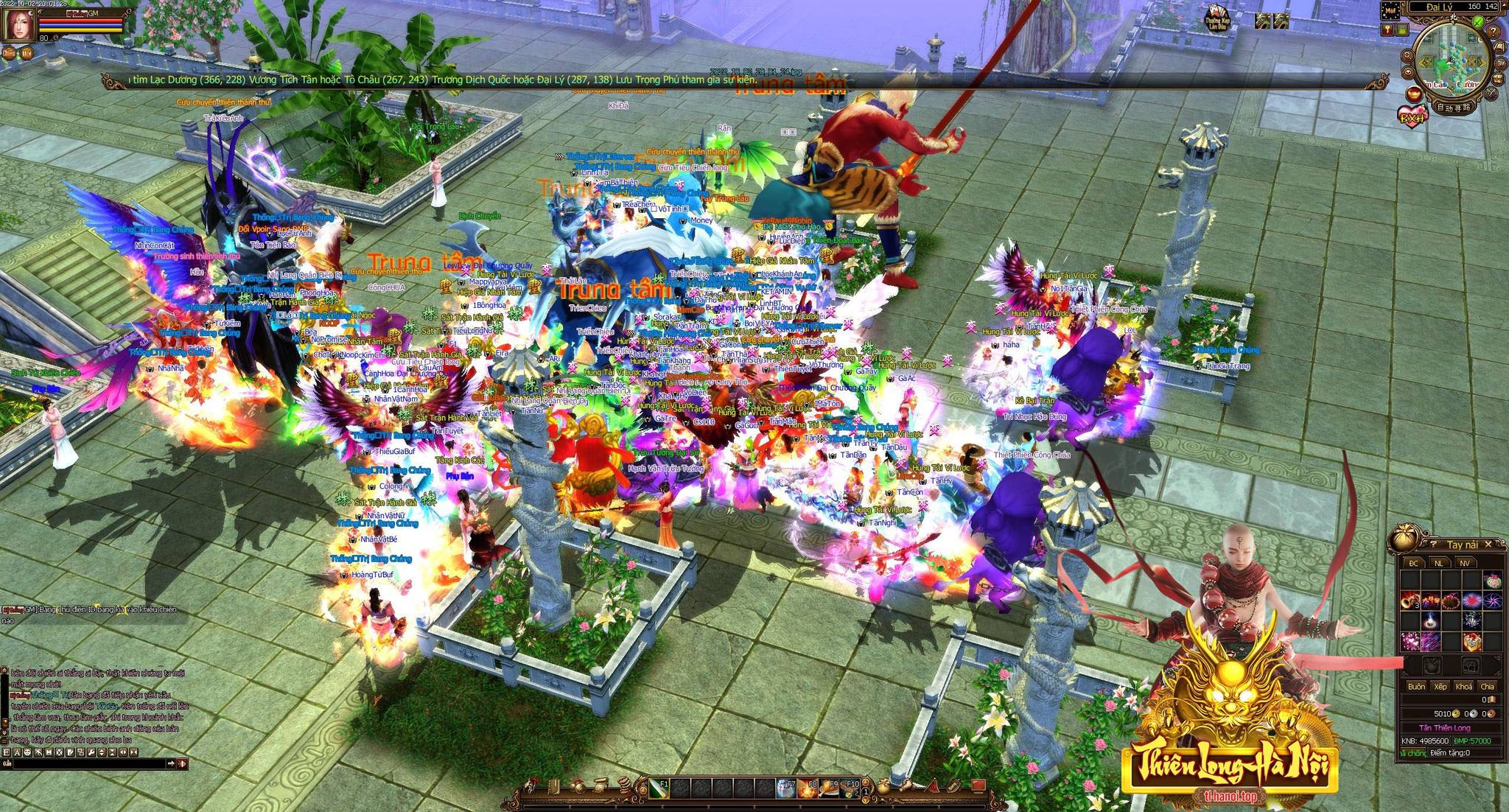
Task: Click the Khoá lock button
Action: [1463, 686]
